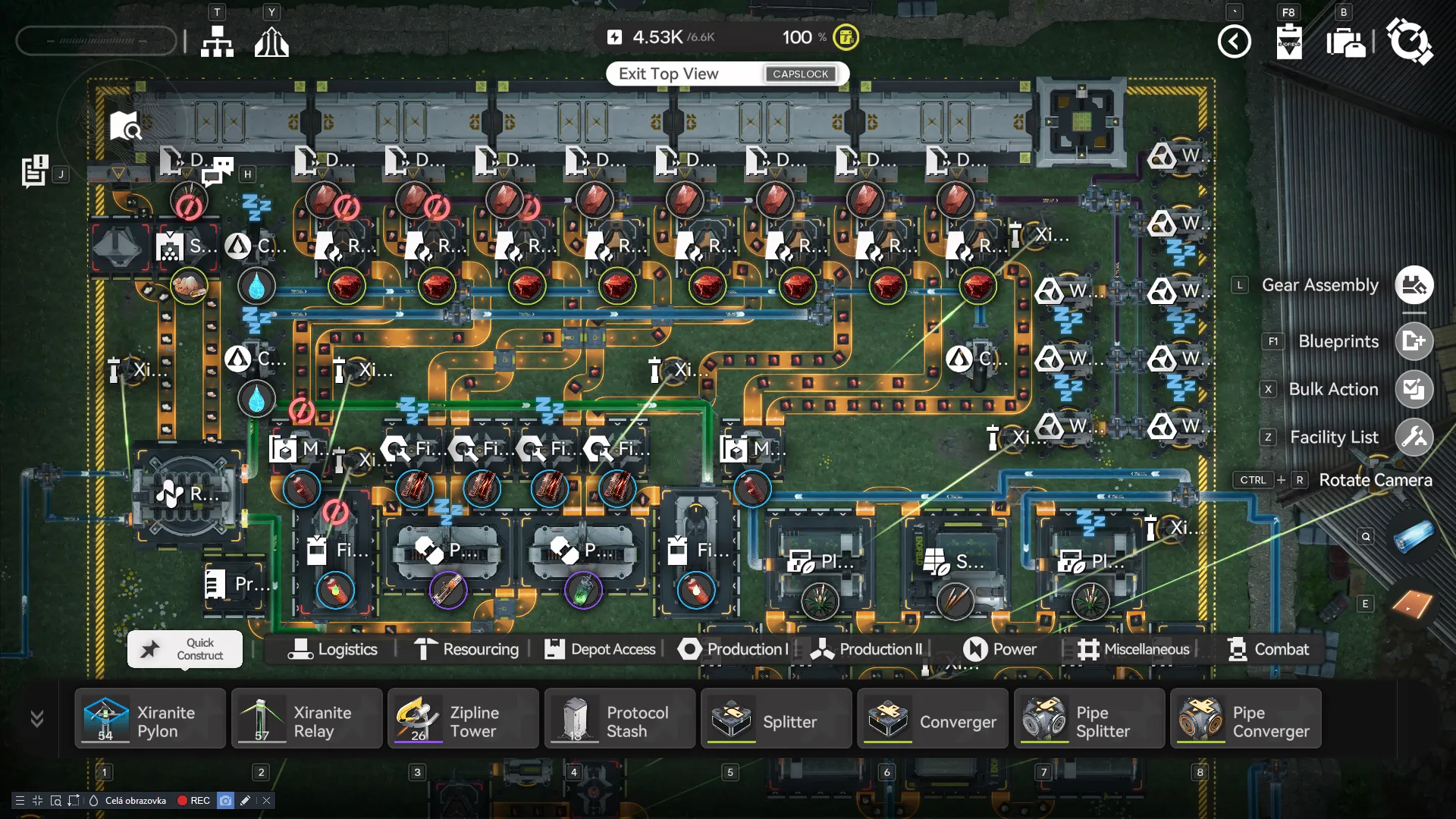Image resolution: width=1456 pixels, height=819 pixels.
Task: Show the Production I category
Action: (733, 650)
